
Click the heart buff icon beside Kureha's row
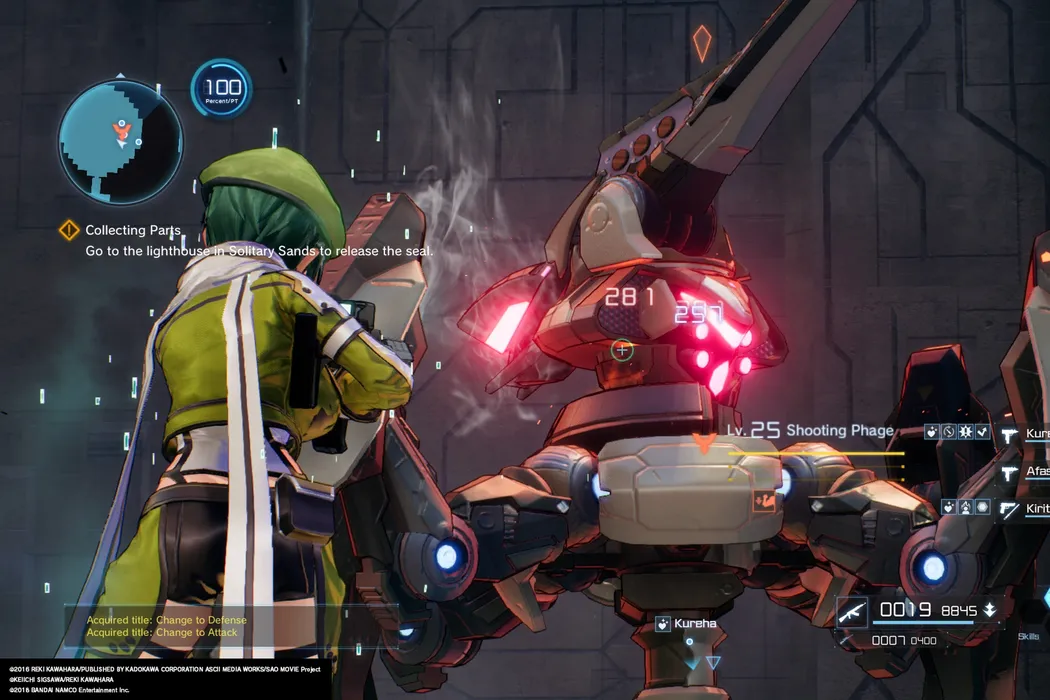pos(931,433)
